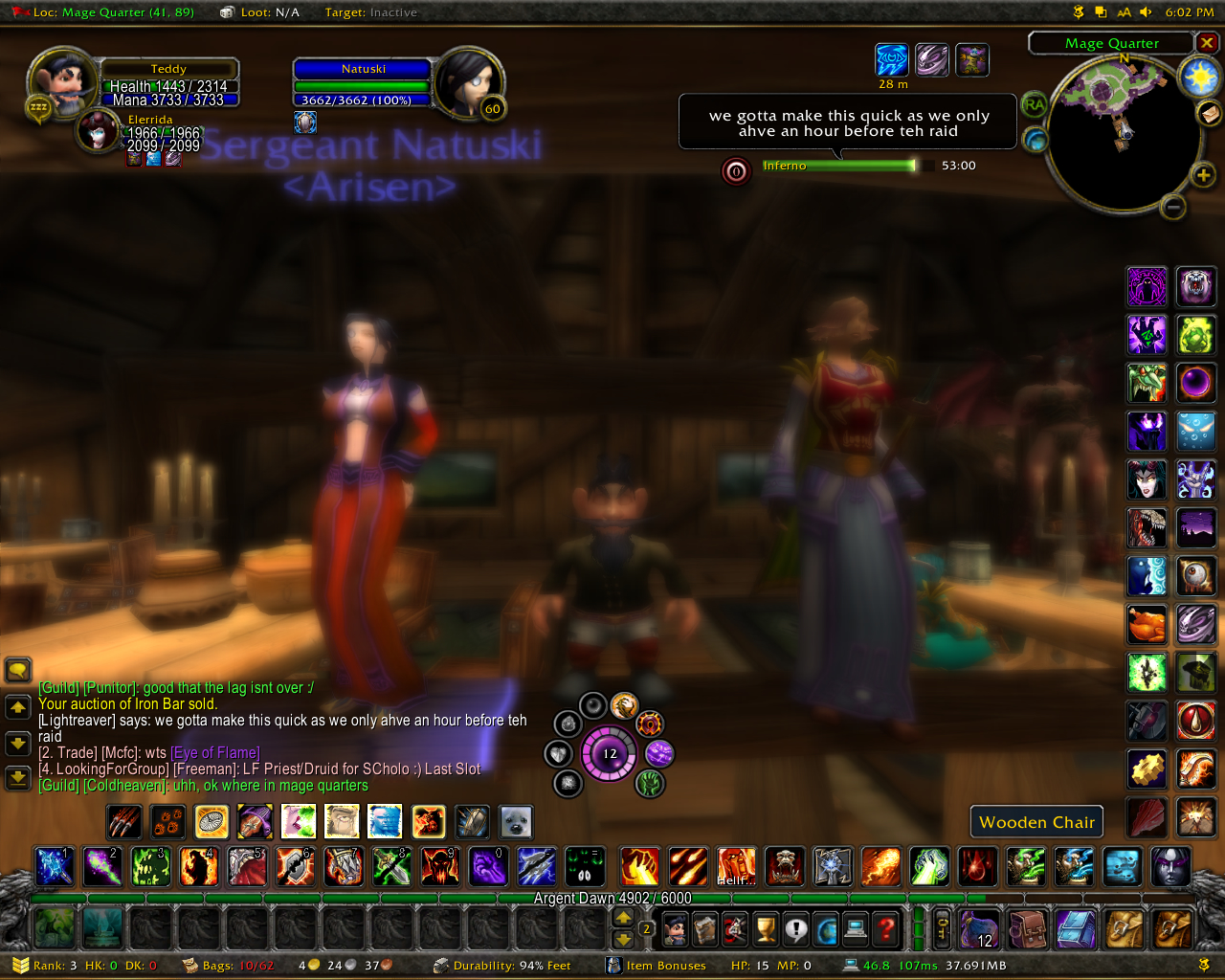Open the chat speech bubble menu button
Viewport: 1225px width, 980px height.
tap(18, 670)
